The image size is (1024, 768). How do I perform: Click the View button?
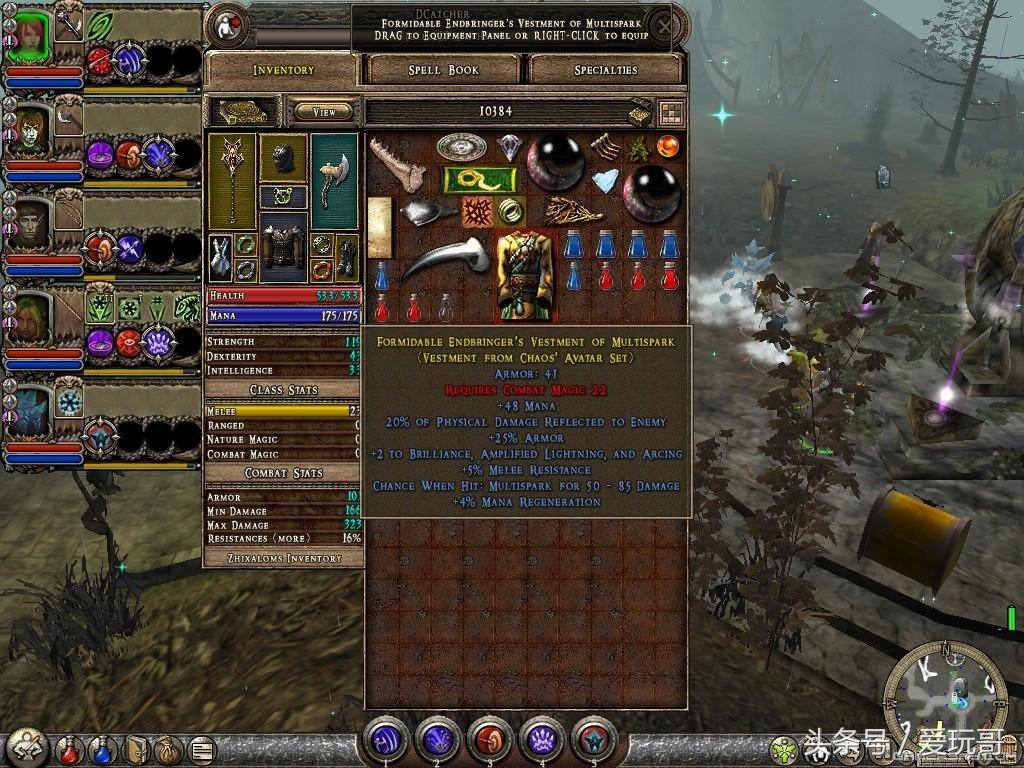click(x=324, y=112)
